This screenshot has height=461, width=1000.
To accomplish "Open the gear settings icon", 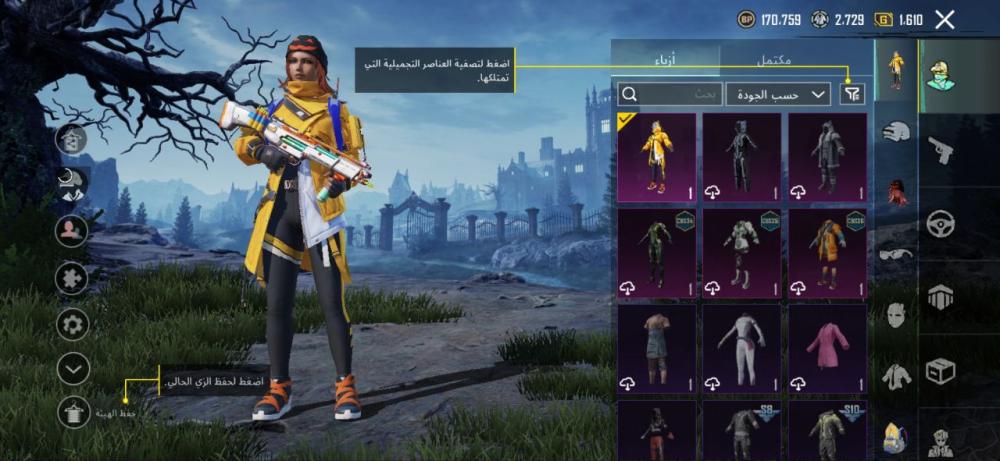I will click(x=74, y=324).
